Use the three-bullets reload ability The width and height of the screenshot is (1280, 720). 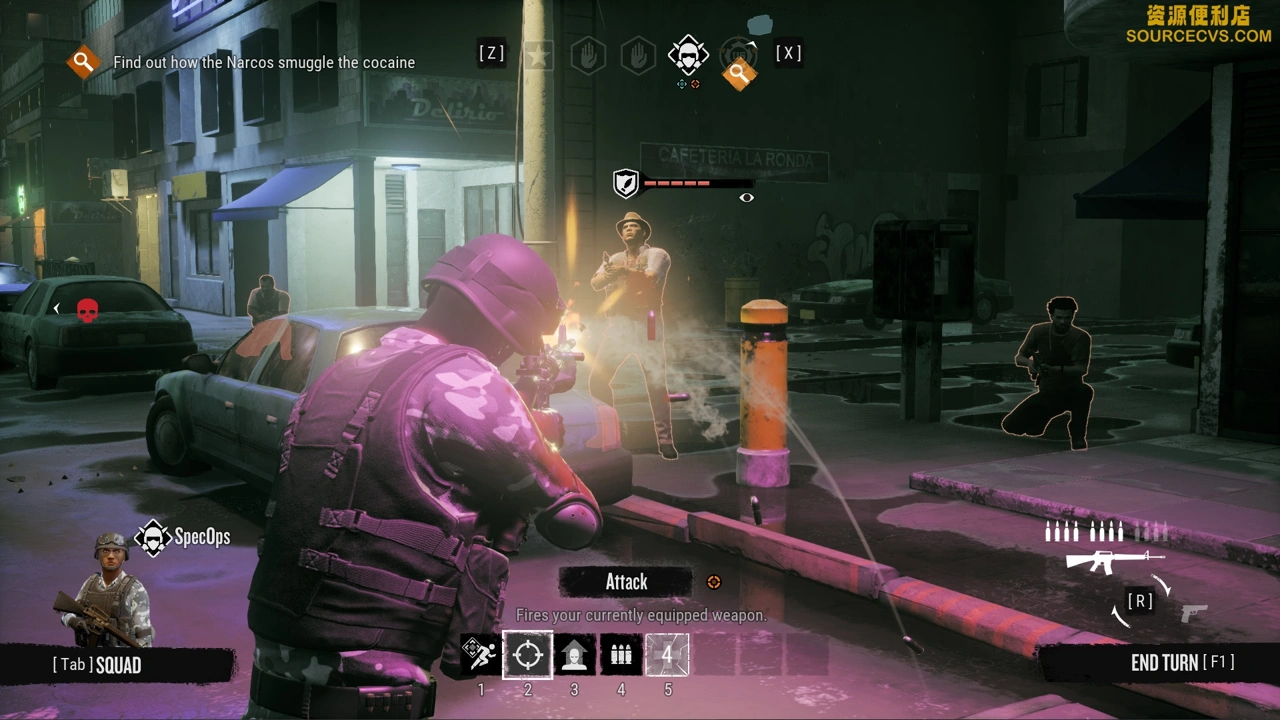(621, 655)
